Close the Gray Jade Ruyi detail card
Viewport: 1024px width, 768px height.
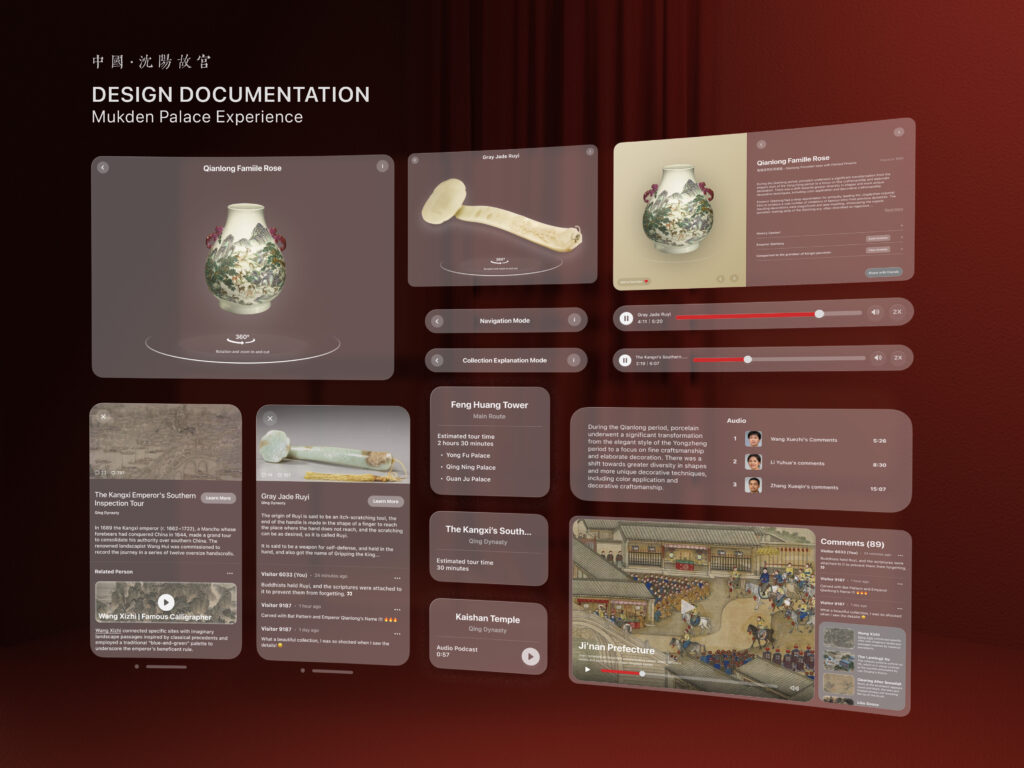pos(270,418)
